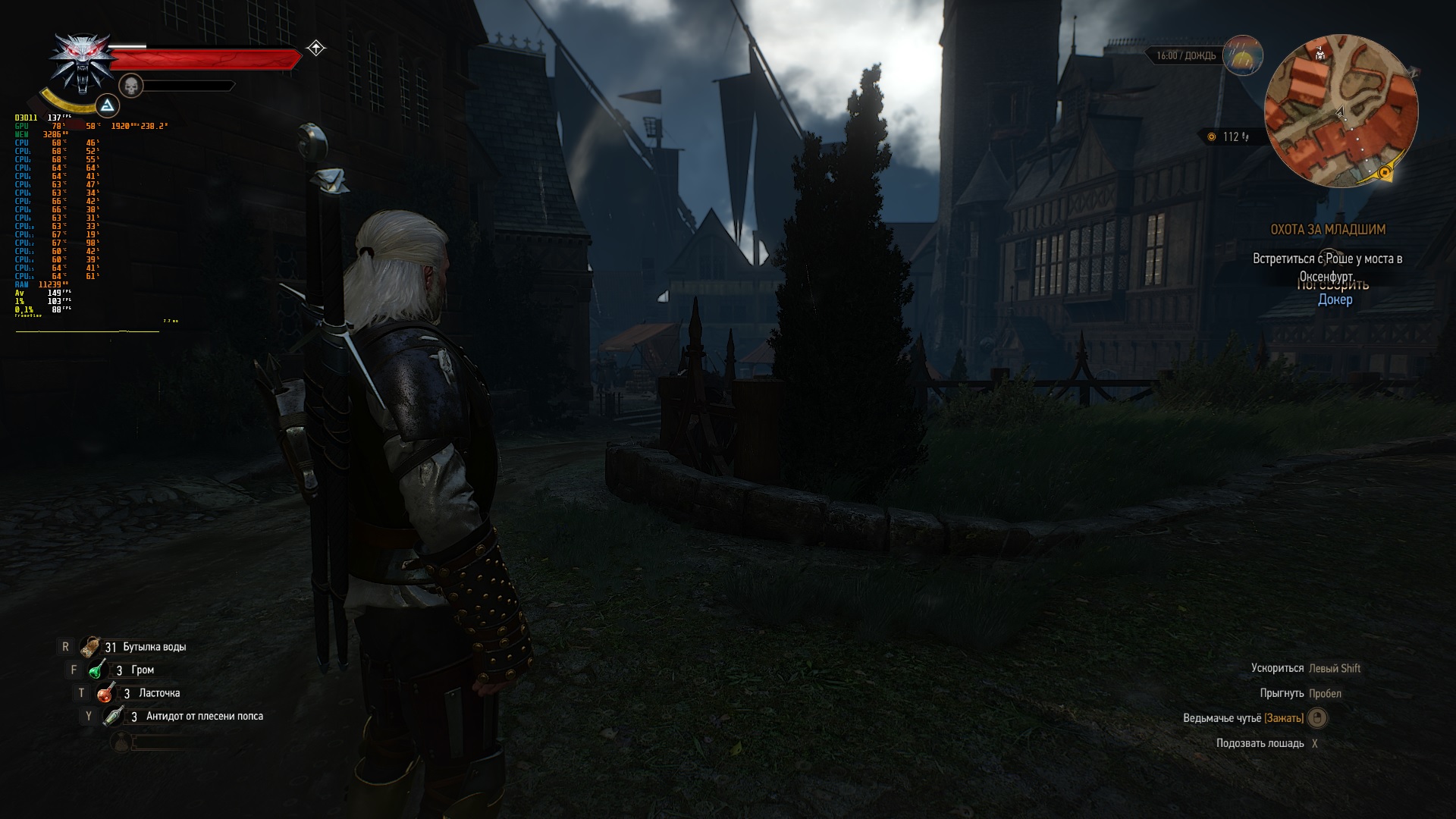The image size is (1456, 819).
Task: Click the skull toxicity icon
Action: pyautogui.click(x=131, y=86)
